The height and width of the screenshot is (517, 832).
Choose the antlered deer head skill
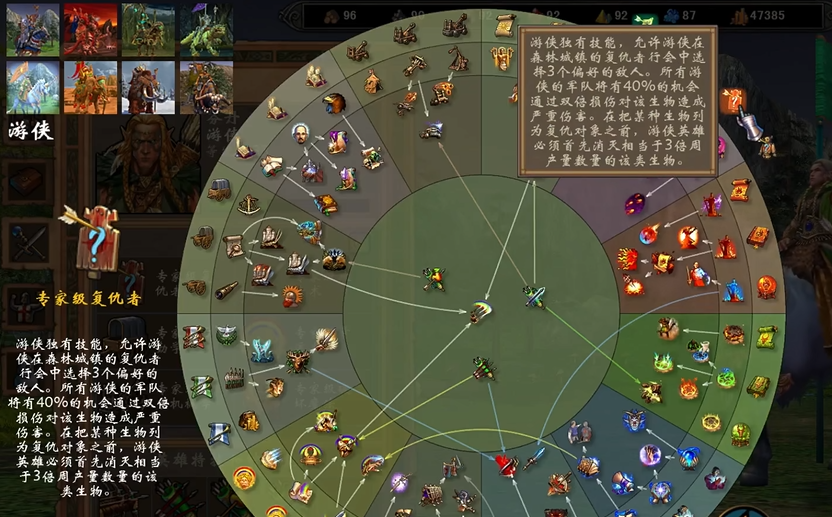pos(298,361)
